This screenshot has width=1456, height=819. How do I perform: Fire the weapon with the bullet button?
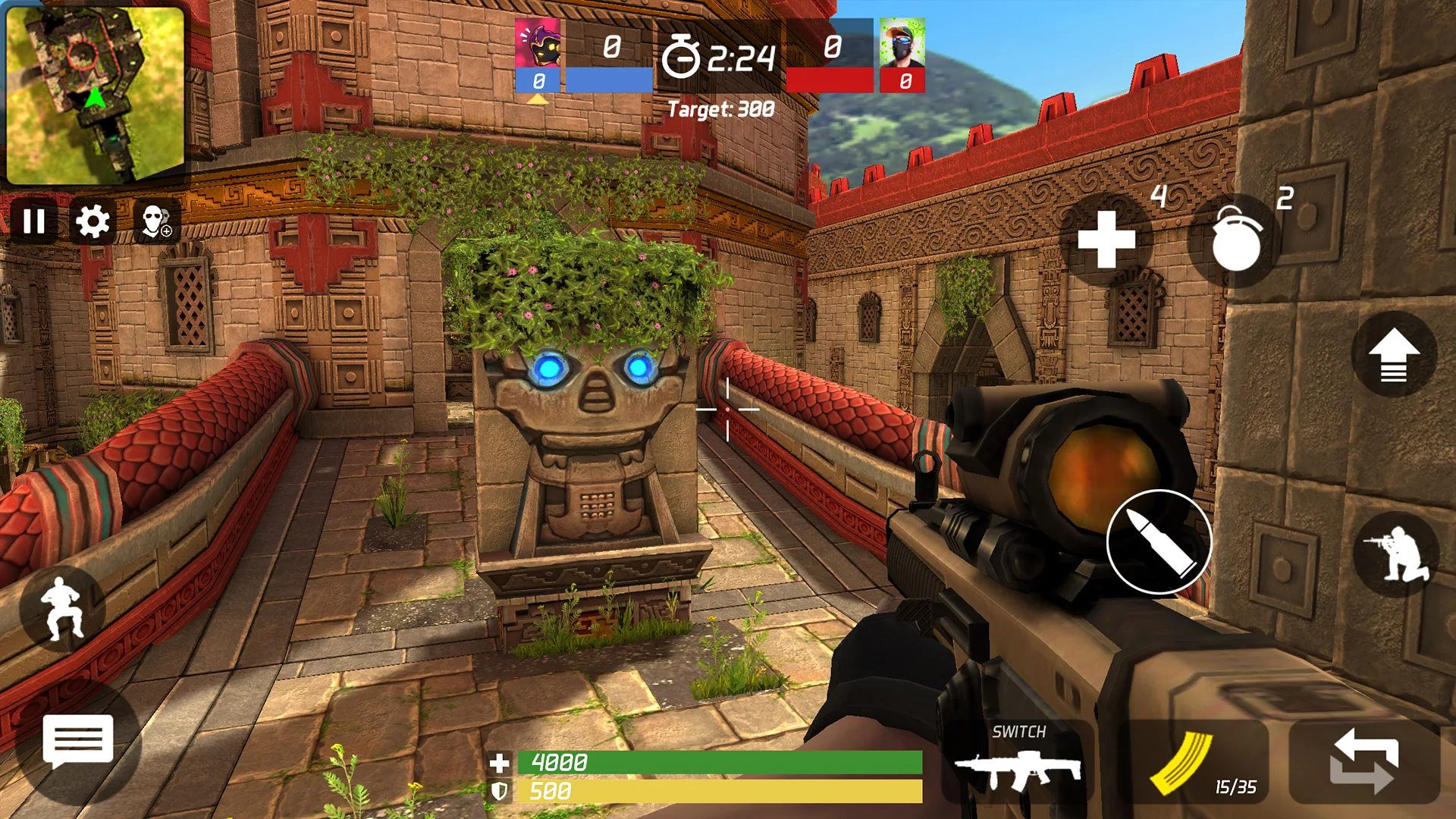point(1159,541)
